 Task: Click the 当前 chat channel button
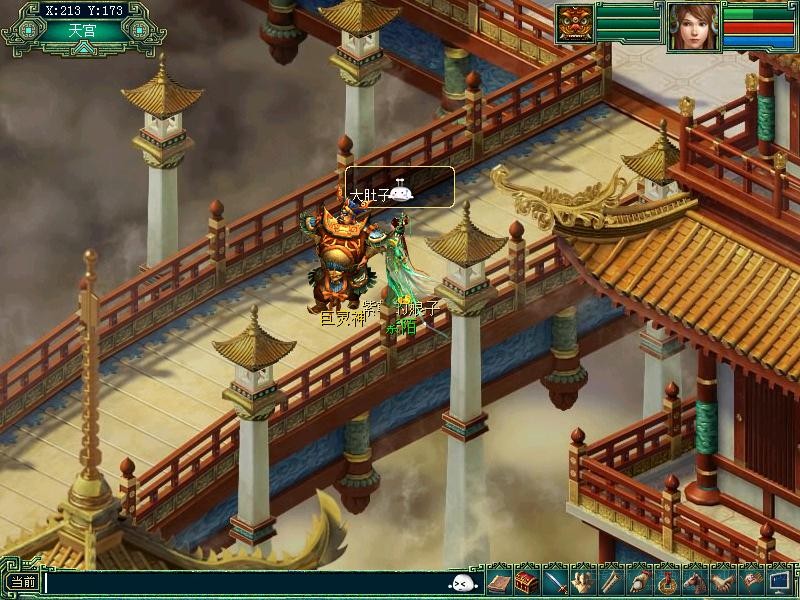[22, 582]
